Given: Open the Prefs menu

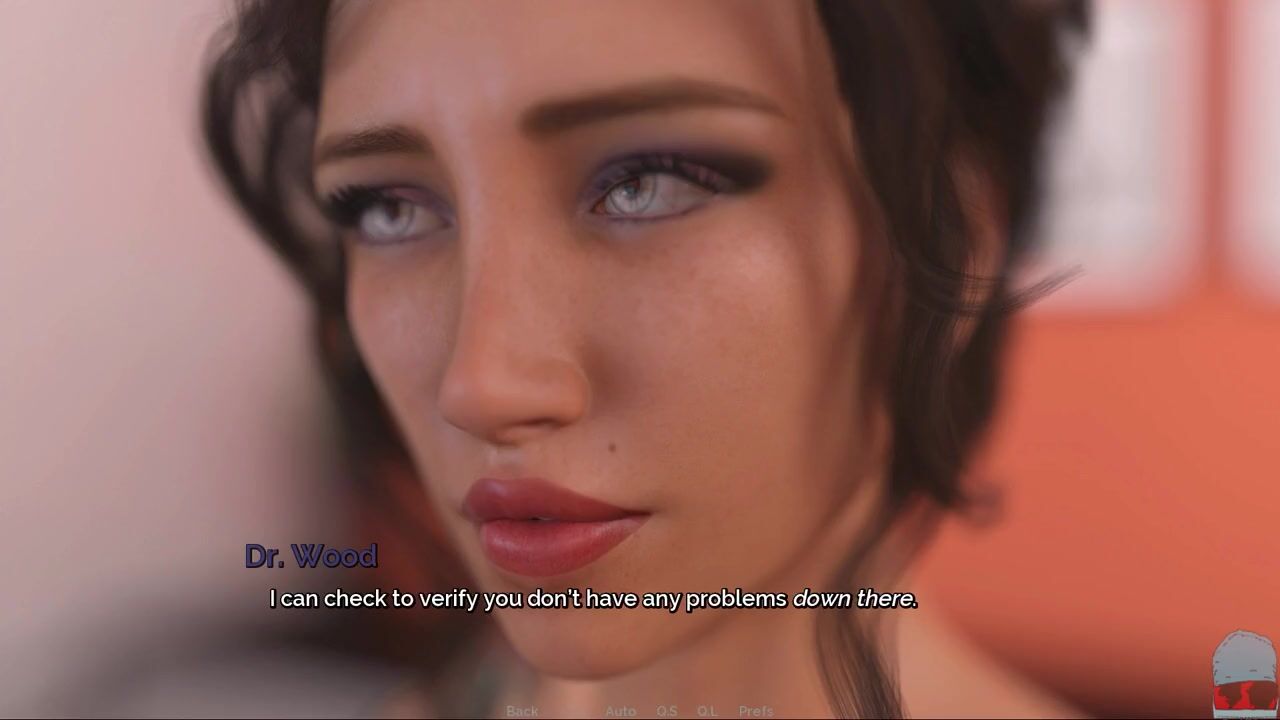Looking at the screenshot, I should click(x=756, y=711).
